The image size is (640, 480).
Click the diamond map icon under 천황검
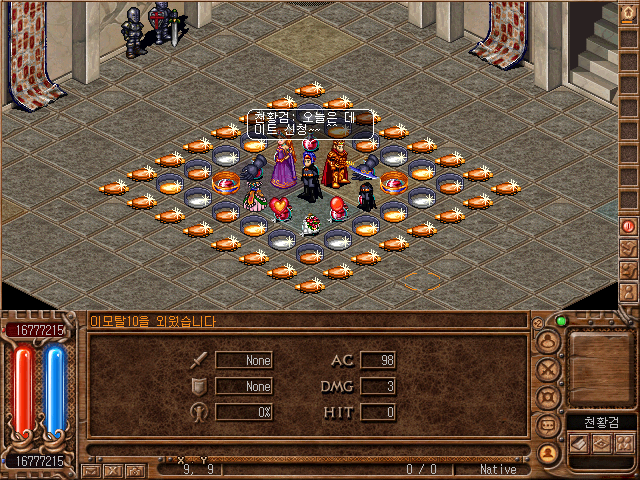(603, 442)
